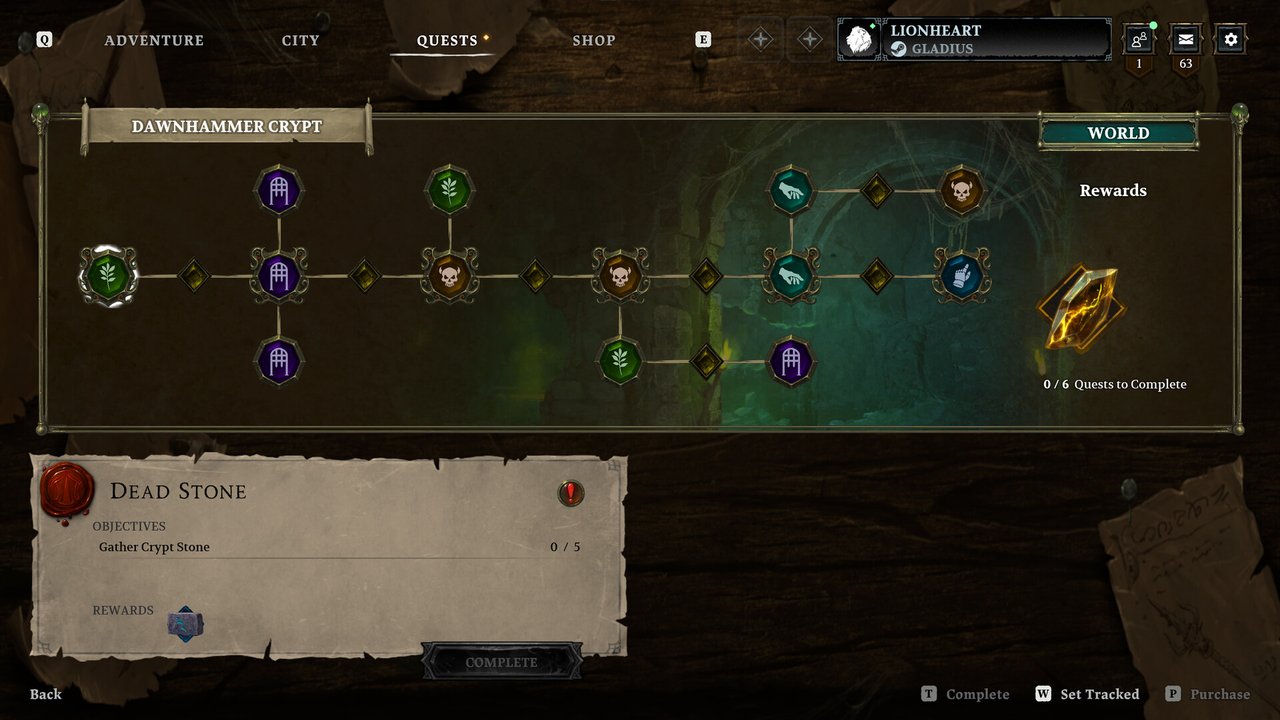1280x720 pixels.
Task: Choose the Purchase option
Action: [x=1208, y=694]
